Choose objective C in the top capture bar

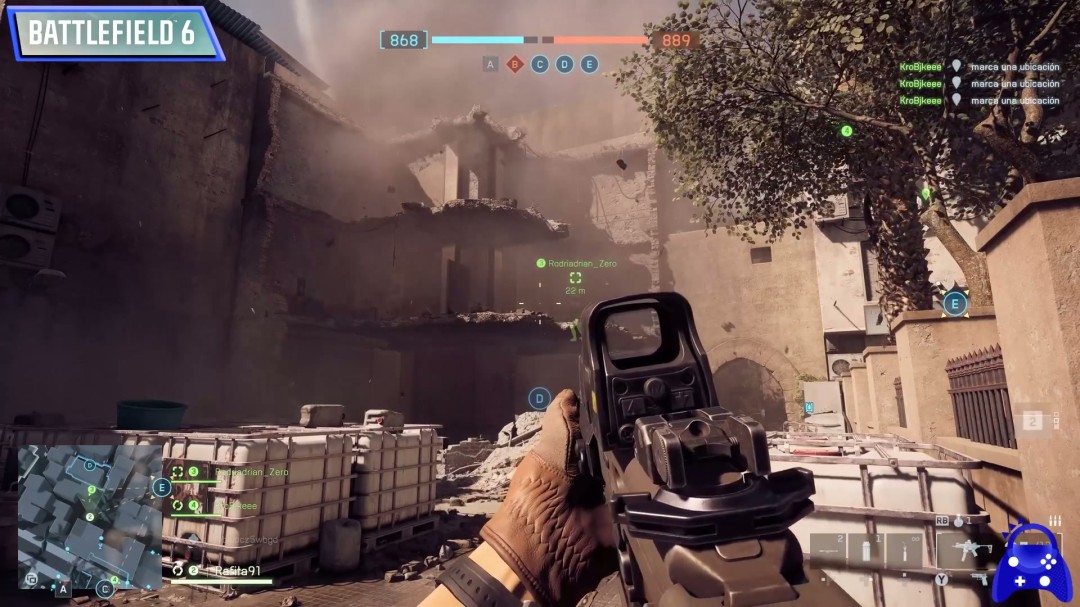click(x=540, y=64)
